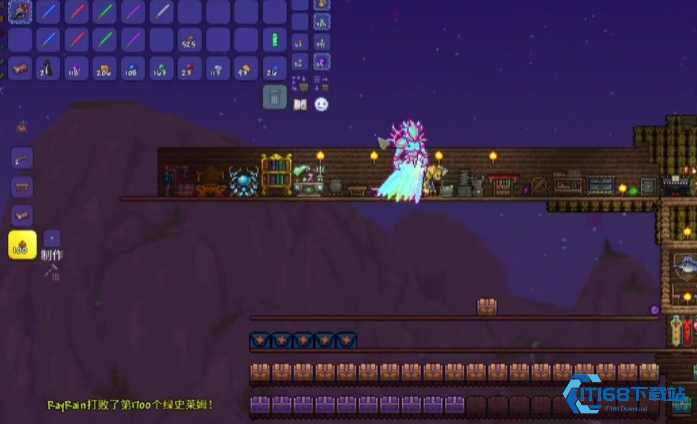Select the blue phasesaber in the top row
Screen dimensions: 697x424
(49, 12)
